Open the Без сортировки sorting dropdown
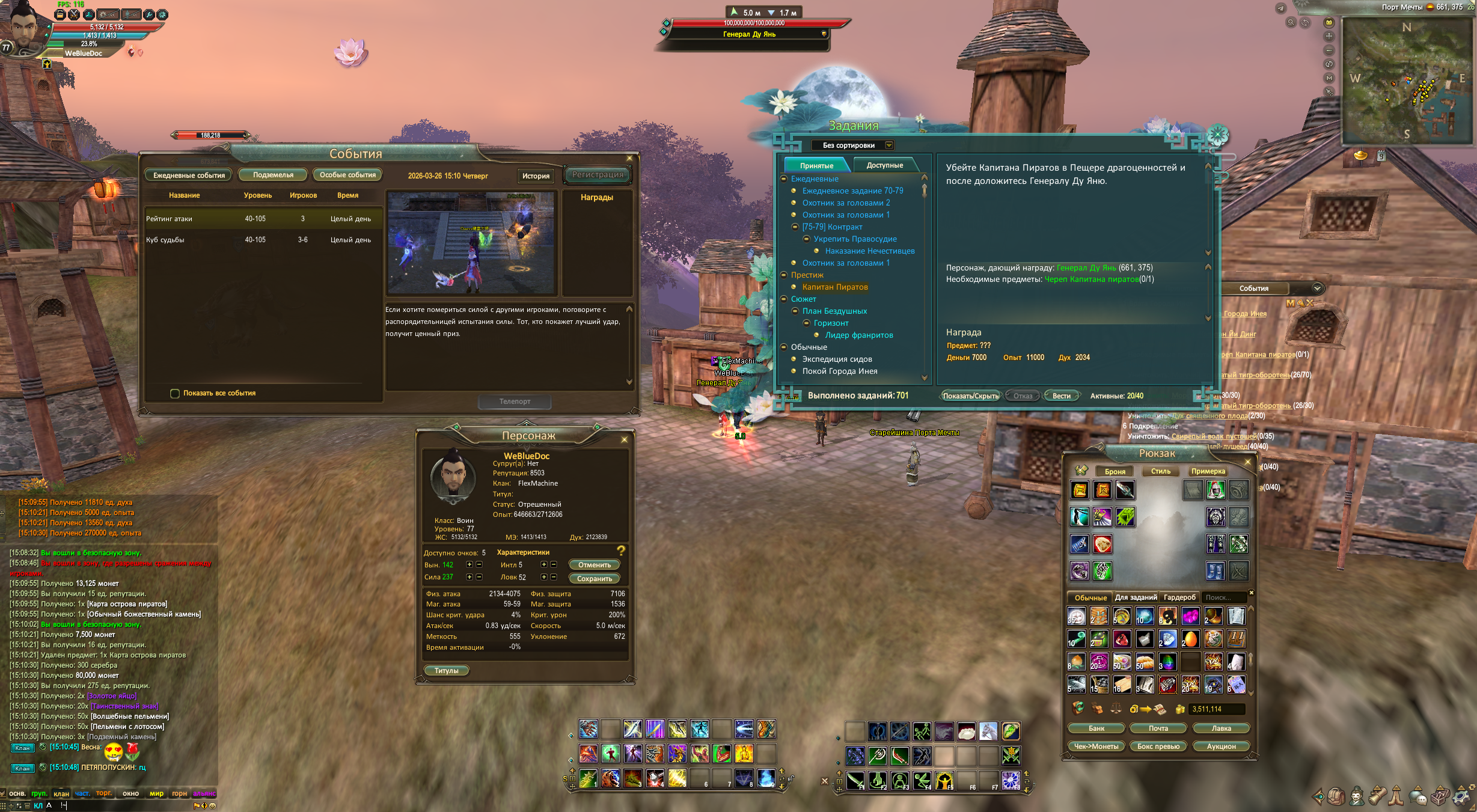This screenshot has height=812, width=1477. 888,145
